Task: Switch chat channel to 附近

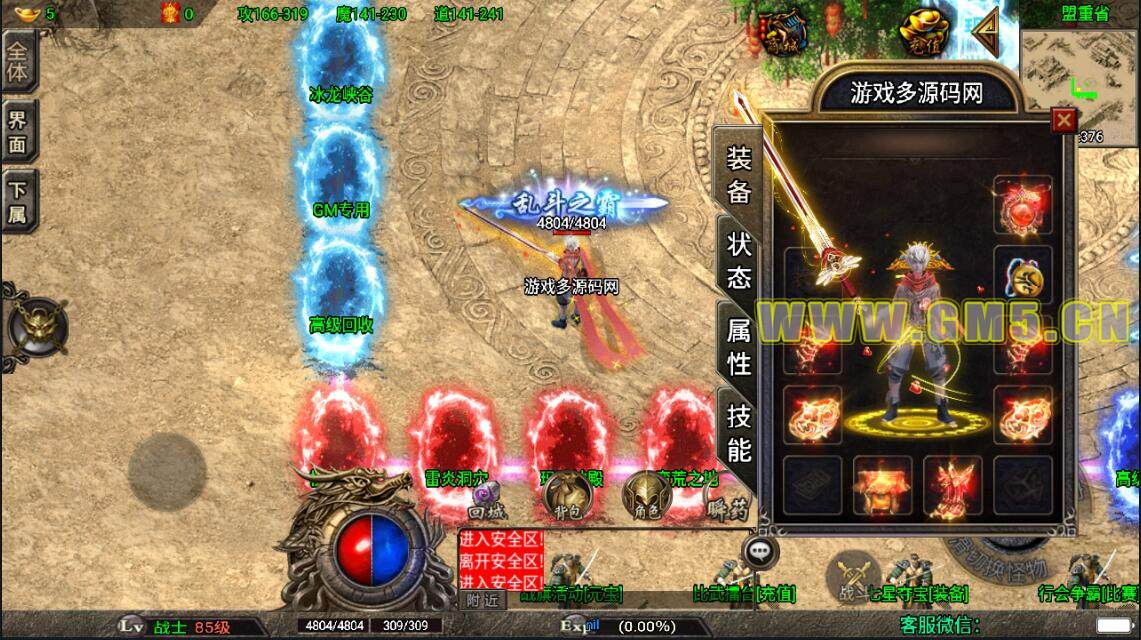Action: [482, 599]
